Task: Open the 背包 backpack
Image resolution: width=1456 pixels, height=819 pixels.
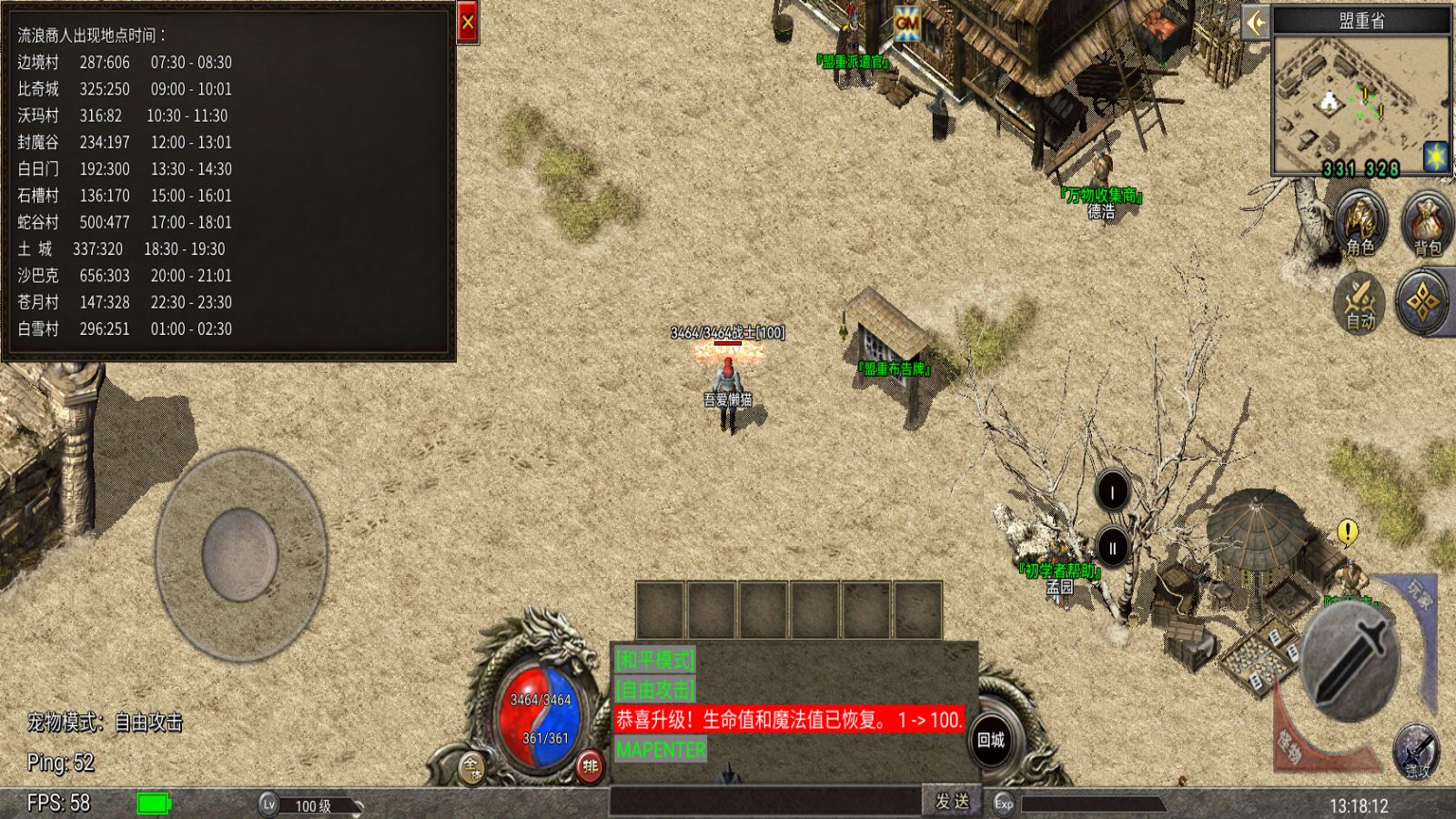Action: (x=1427, y=223)
